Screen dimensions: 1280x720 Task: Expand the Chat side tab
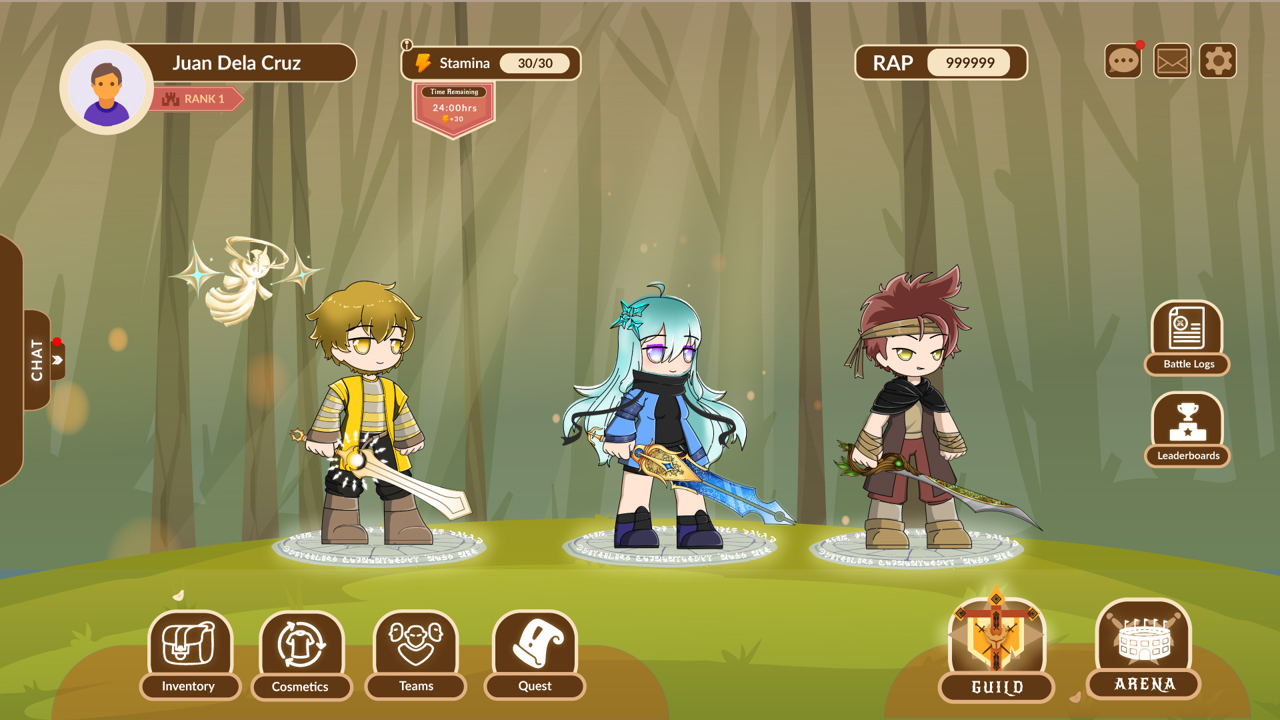point(38,360)
